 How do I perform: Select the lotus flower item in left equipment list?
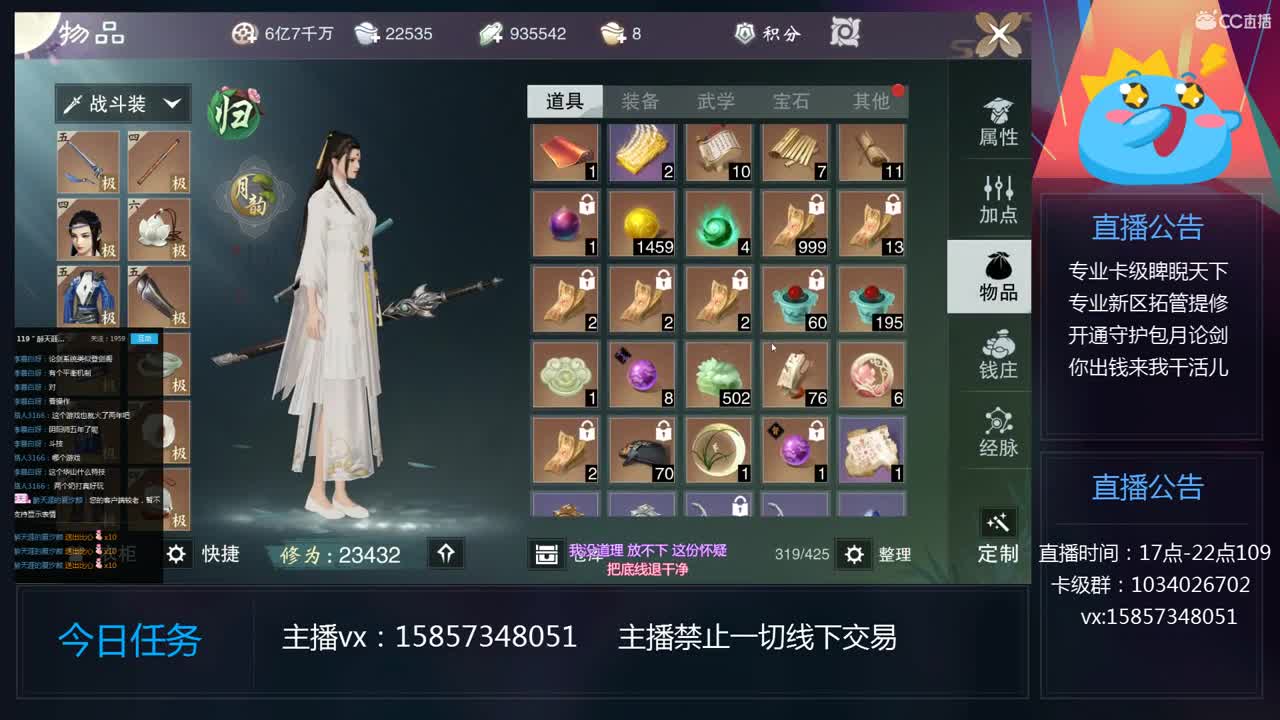[158, 230]
